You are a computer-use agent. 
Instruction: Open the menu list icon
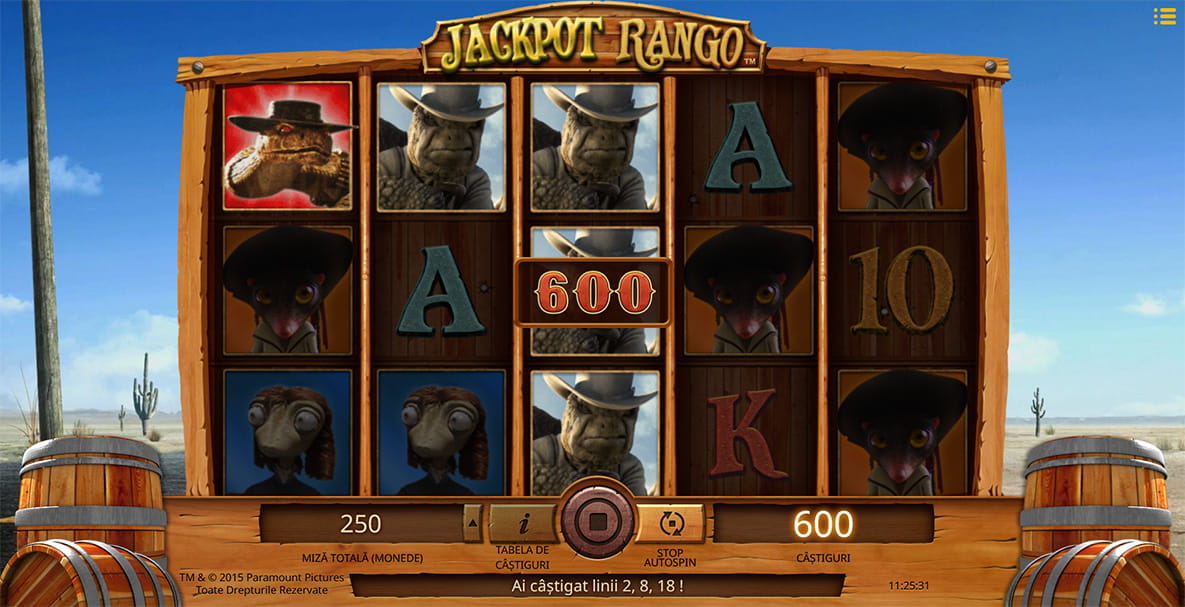point(1164,16)
